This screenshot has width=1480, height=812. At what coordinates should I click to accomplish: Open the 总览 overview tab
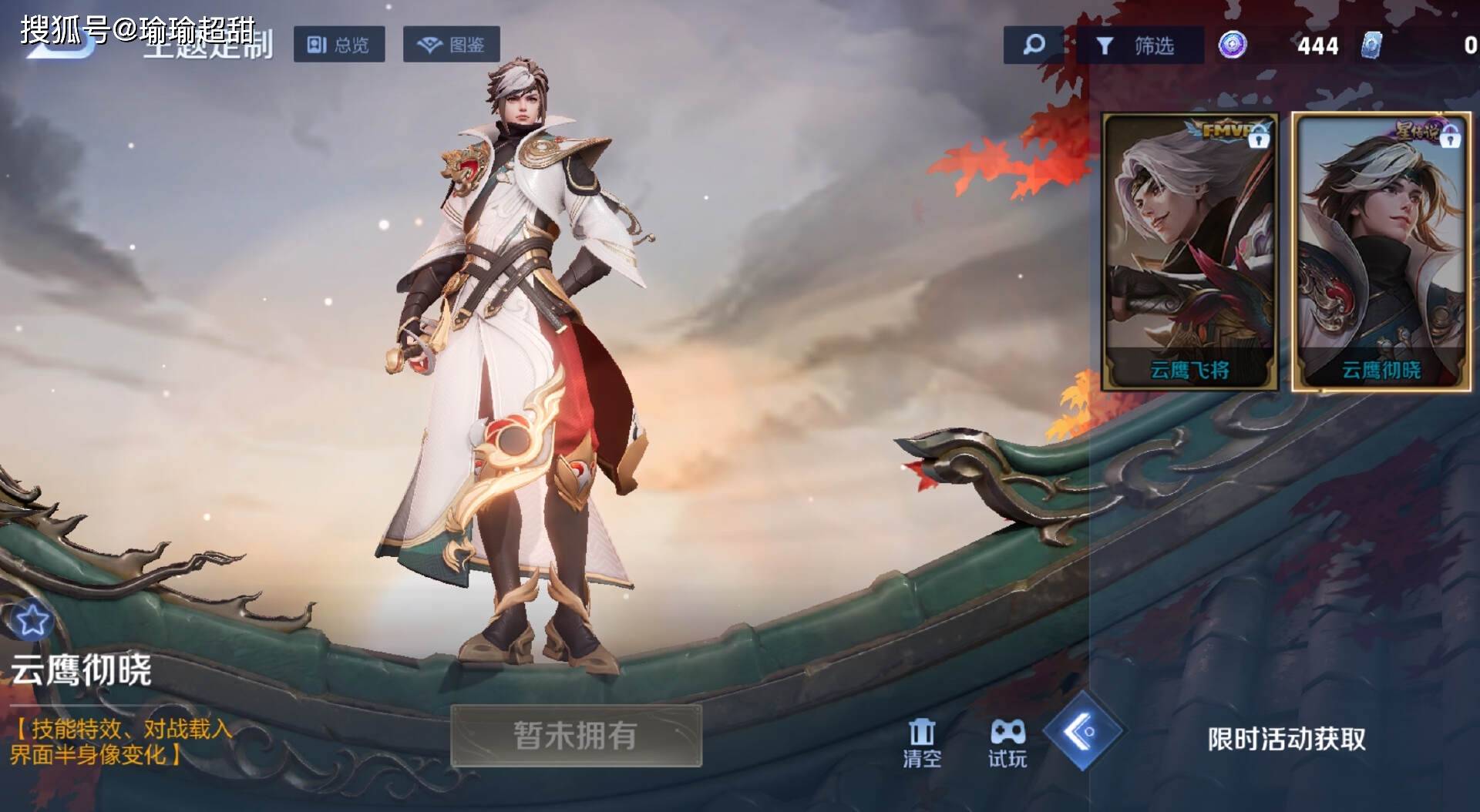(x=338, y=45)
